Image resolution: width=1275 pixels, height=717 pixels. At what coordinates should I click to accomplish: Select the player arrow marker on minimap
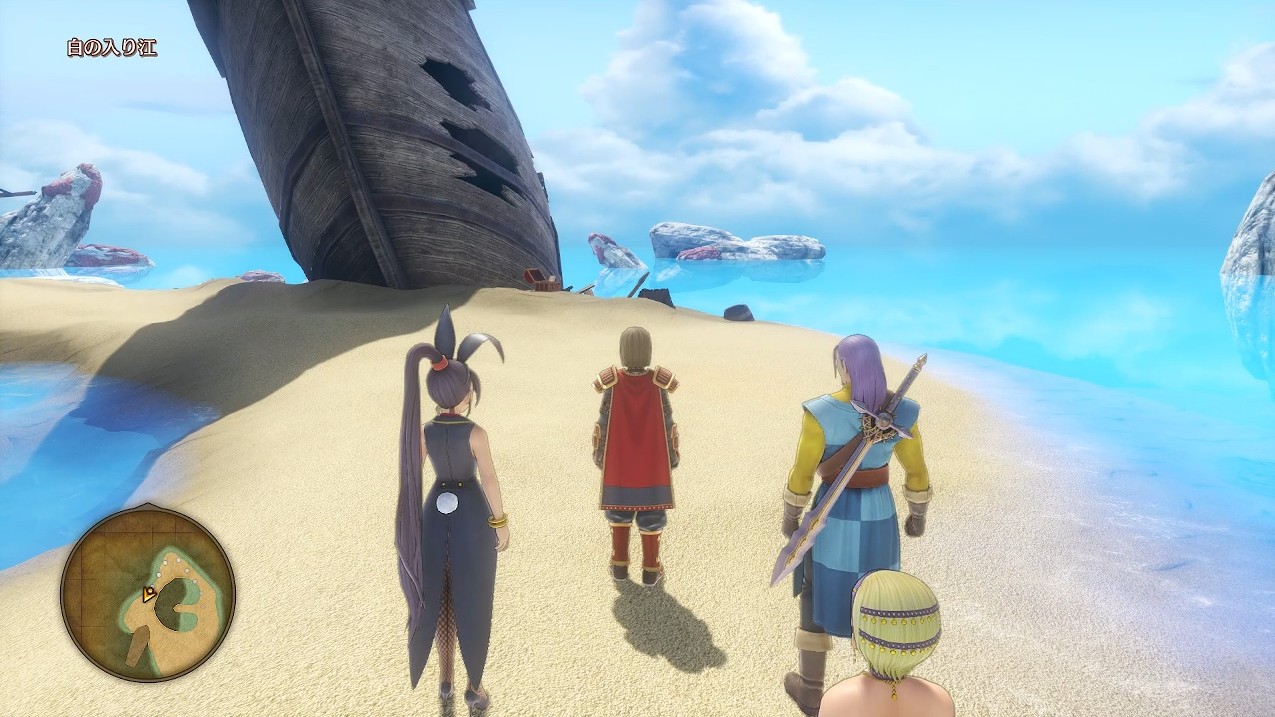[x=149, y=594]
